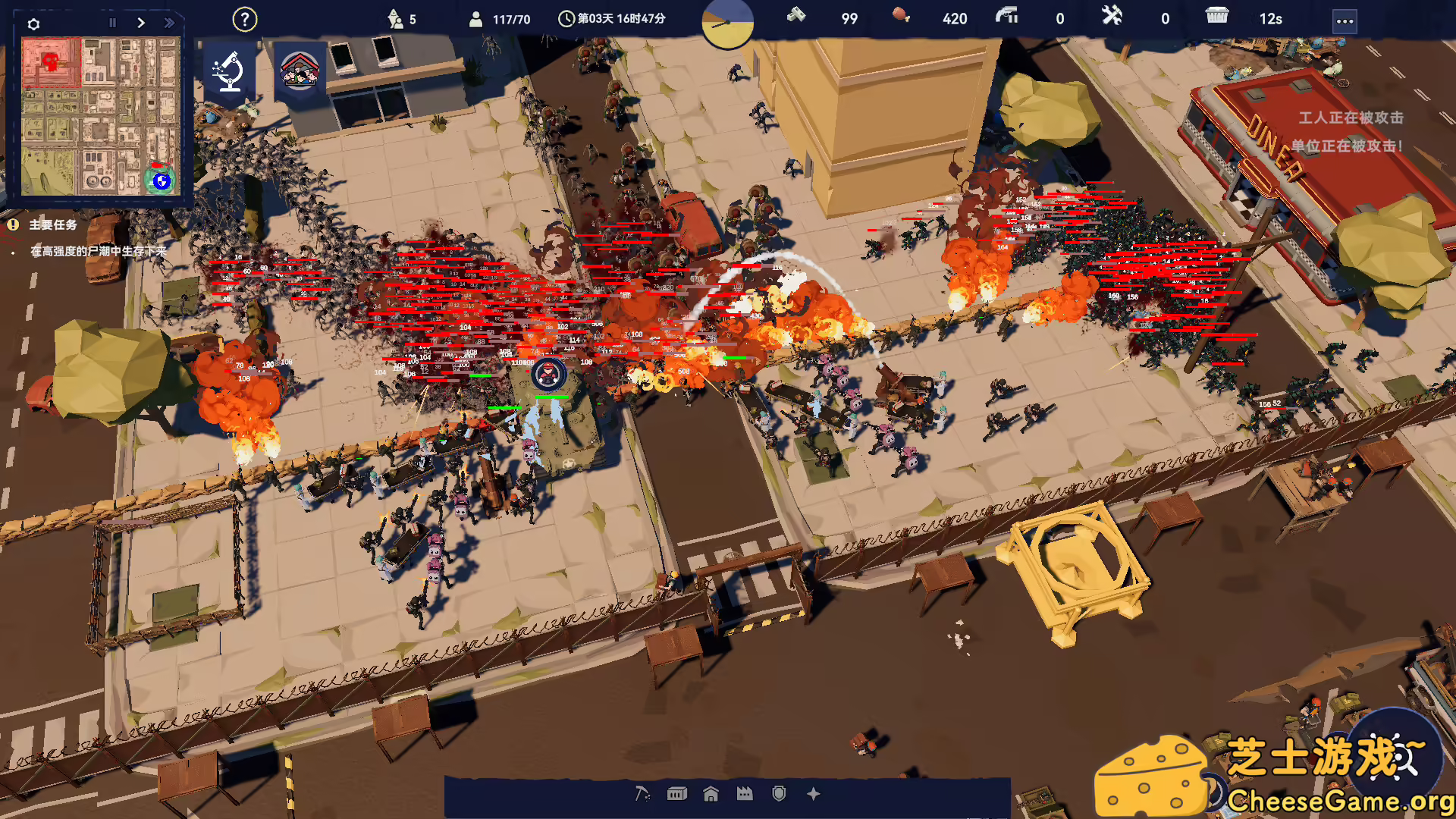This screenshot has height=819, width=1456.
Task: Click the city minimap
Action: (x=101, y=117)
